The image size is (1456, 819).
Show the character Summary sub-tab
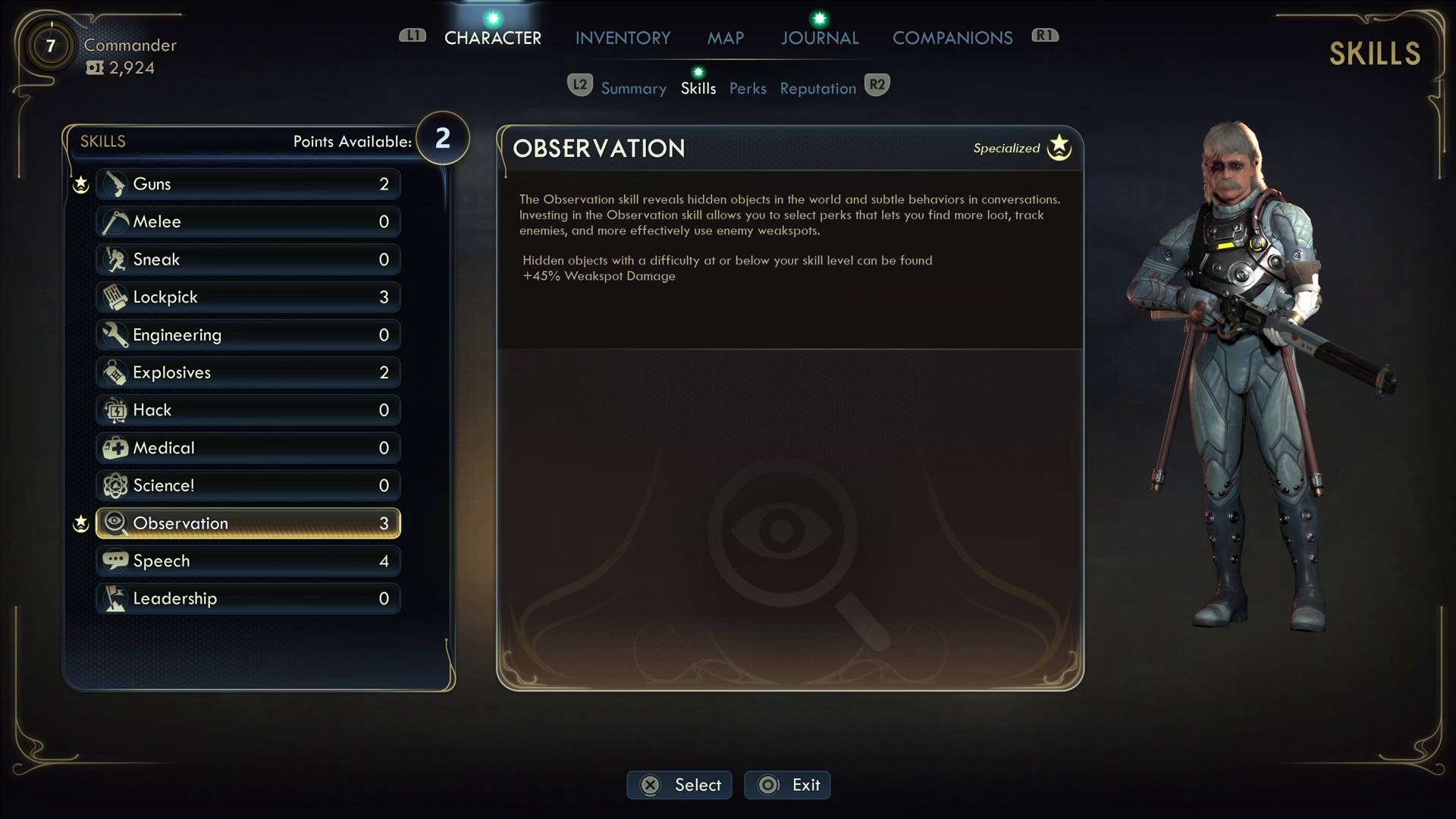(633, 89)
